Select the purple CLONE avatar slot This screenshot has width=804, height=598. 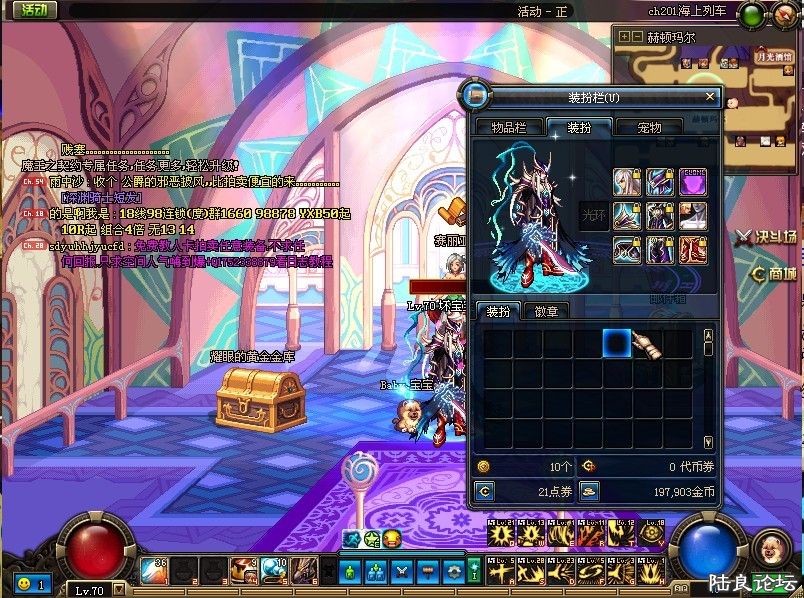click(x=692, y=182)
